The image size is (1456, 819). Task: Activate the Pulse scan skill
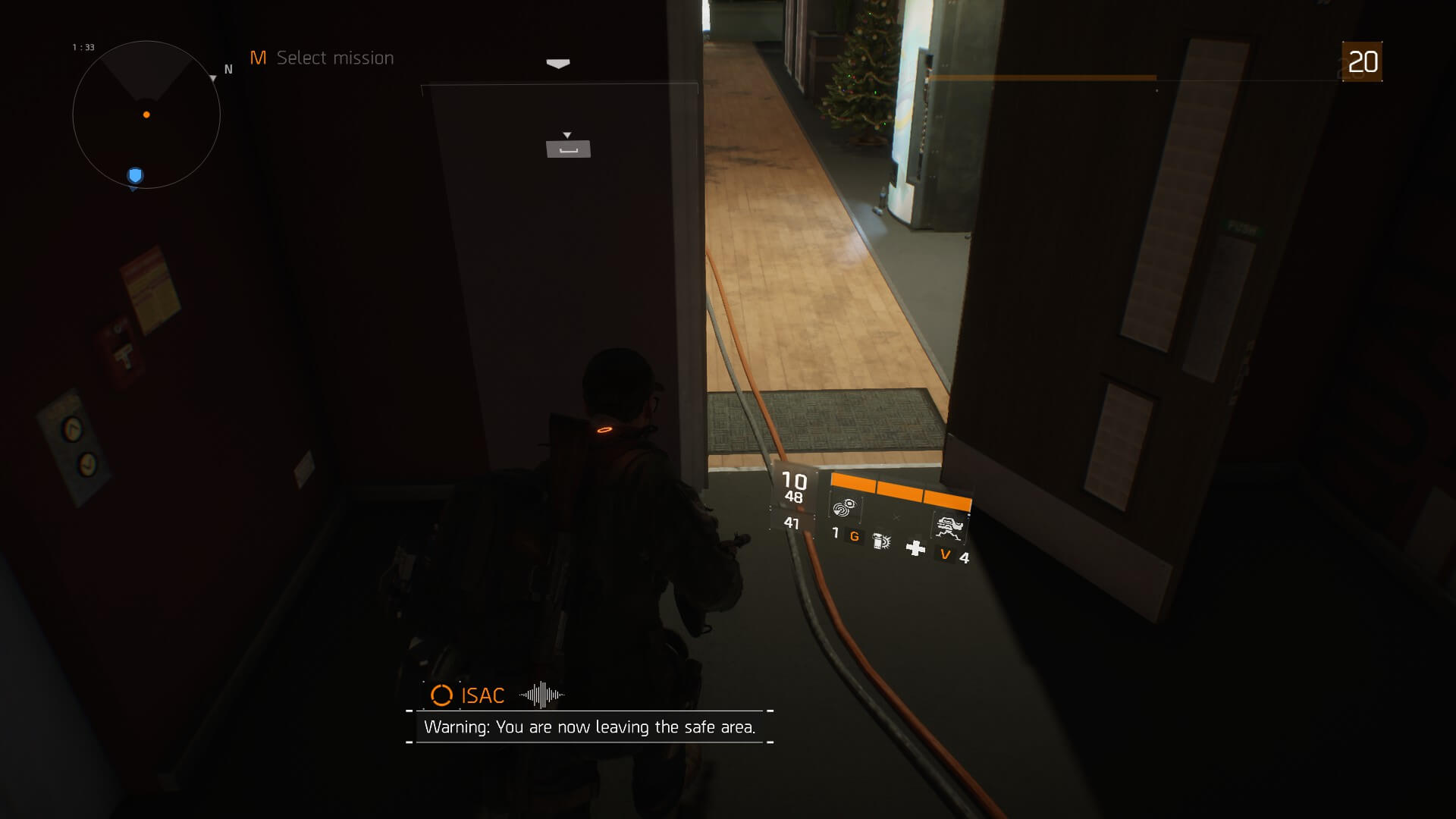coord(845,507)
